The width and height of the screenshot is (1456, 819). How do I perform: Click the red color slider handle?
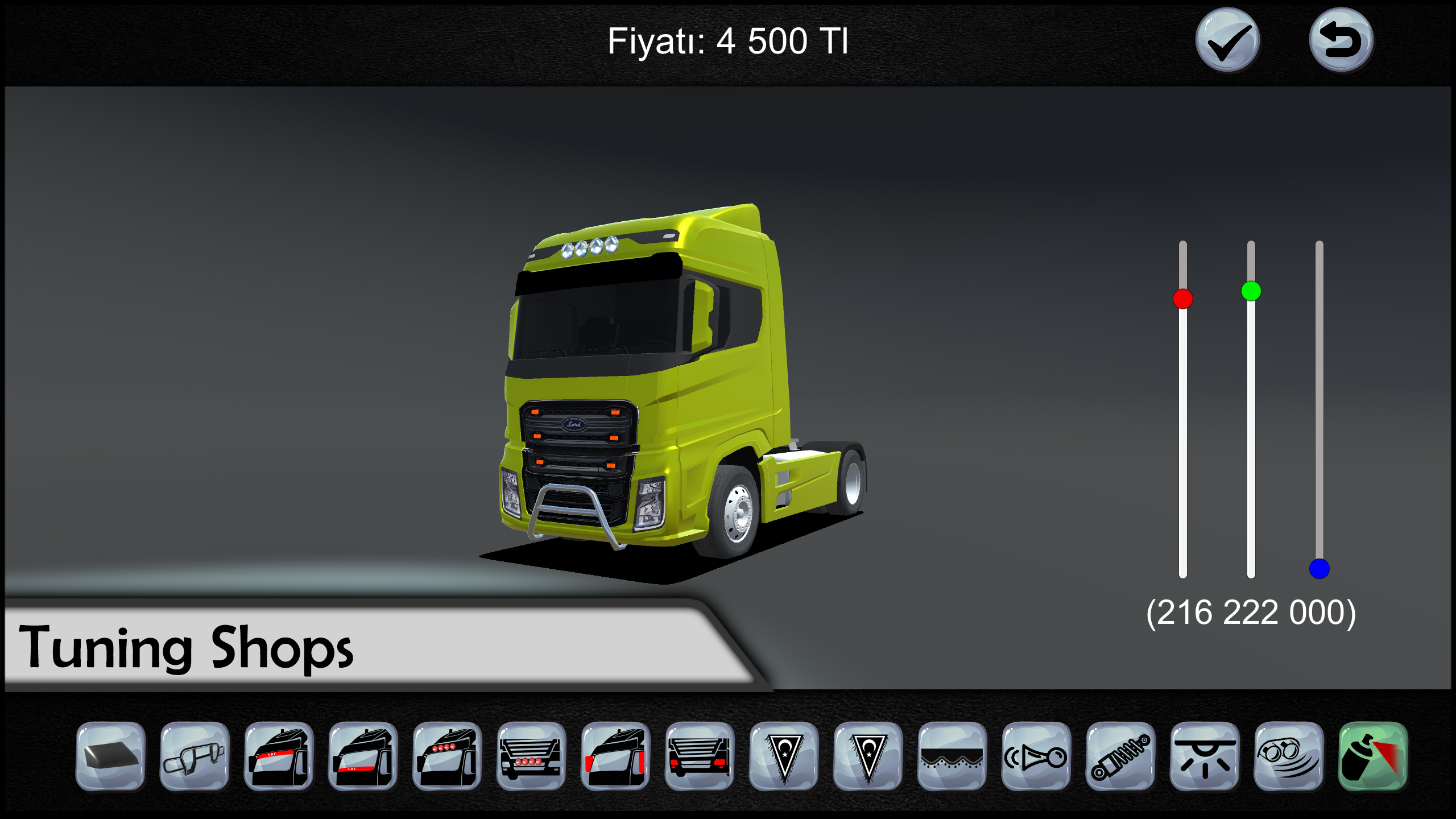coord(1183,299)
